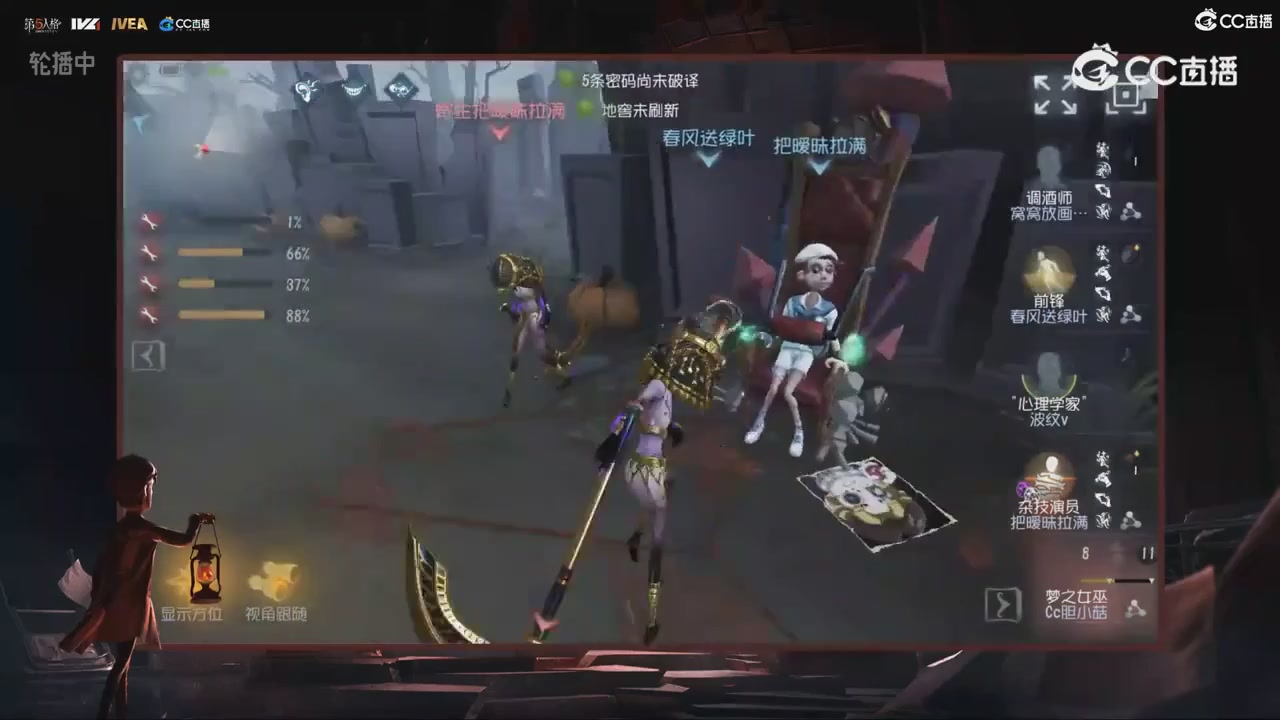Viewport: 1280px width, 720px height.
Task: Collapse the left decode progress panel
Action: pyautogui.click(x=147, y=355)
